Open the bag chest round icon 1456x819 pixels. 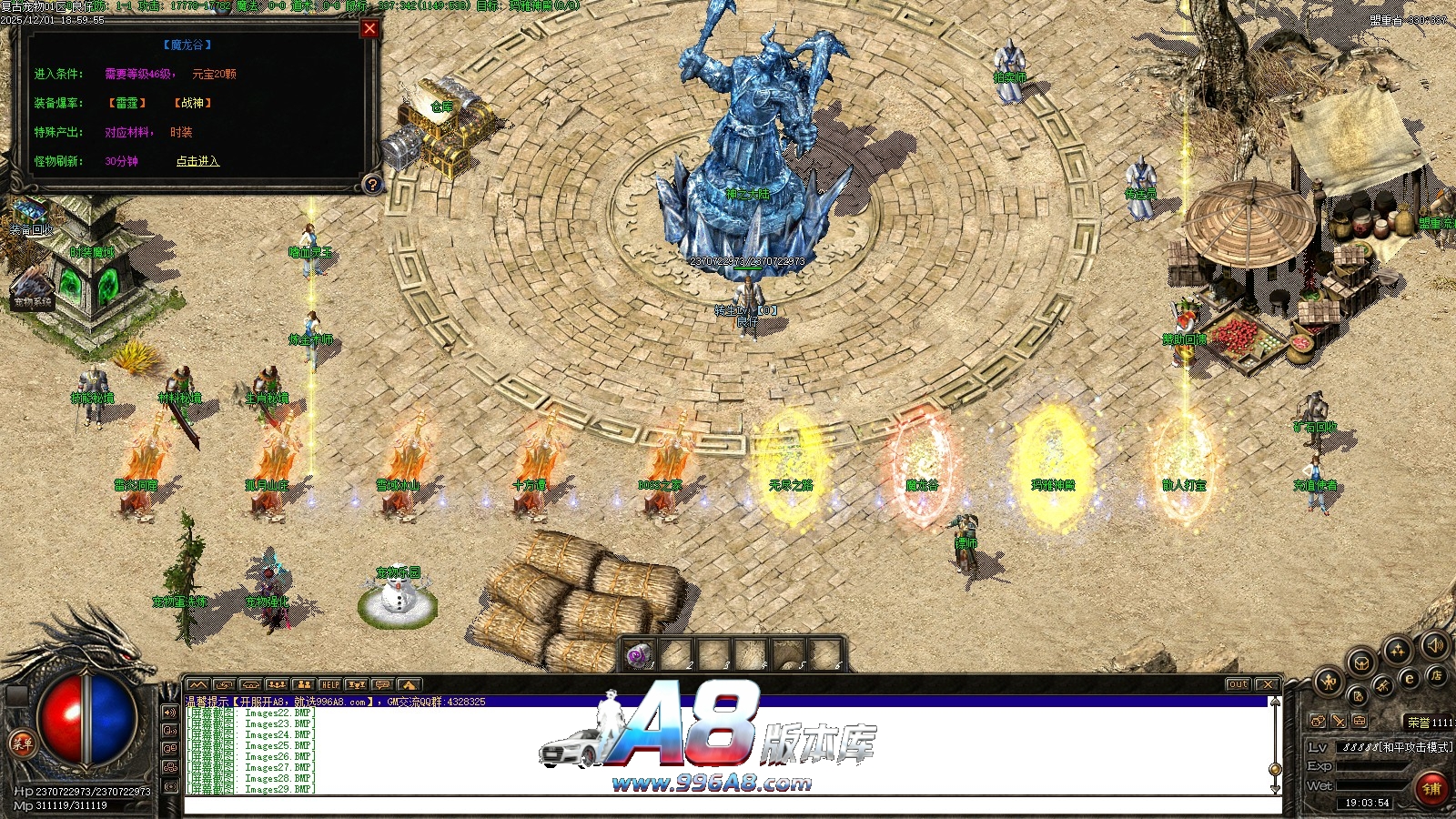1361,662
